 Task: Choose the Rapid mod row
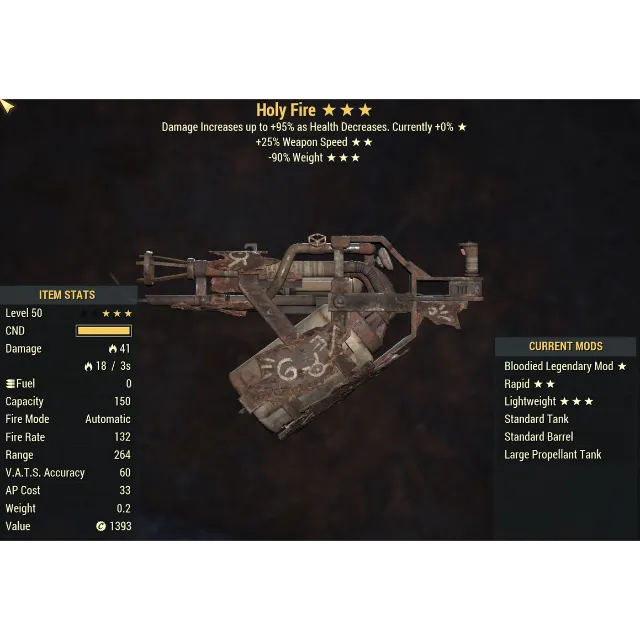point(530,384)
